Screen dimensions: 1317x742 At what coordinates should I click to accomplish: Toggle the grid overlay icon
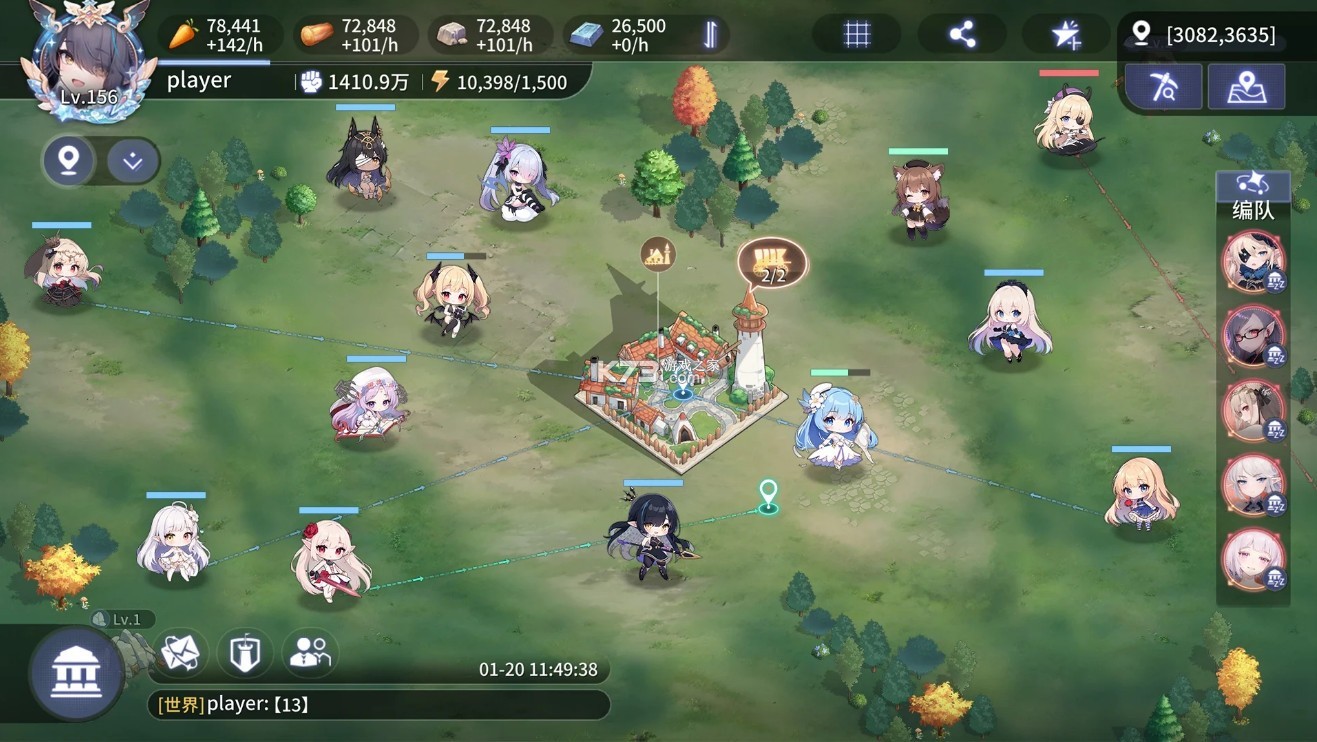(856, 33)
